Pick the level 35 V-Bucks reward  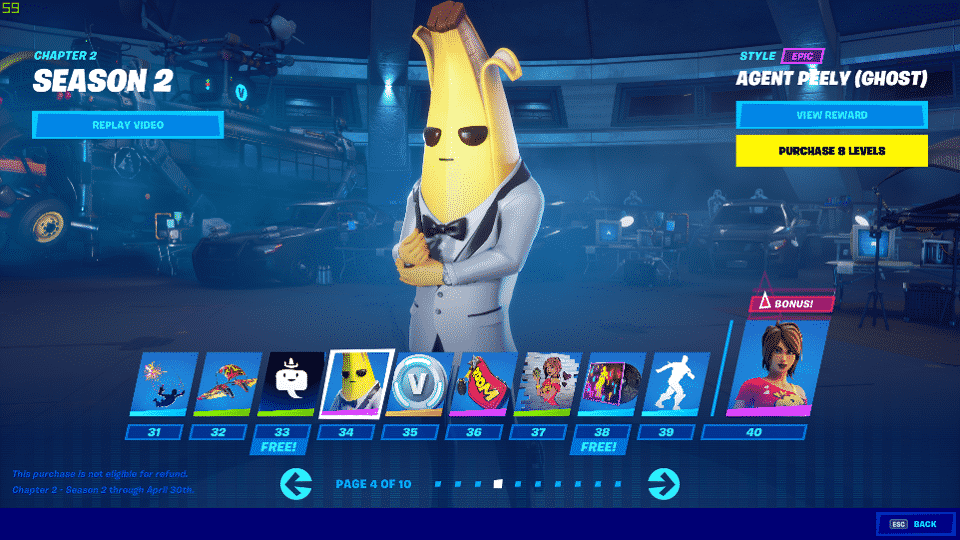click(x=418, y=384)
